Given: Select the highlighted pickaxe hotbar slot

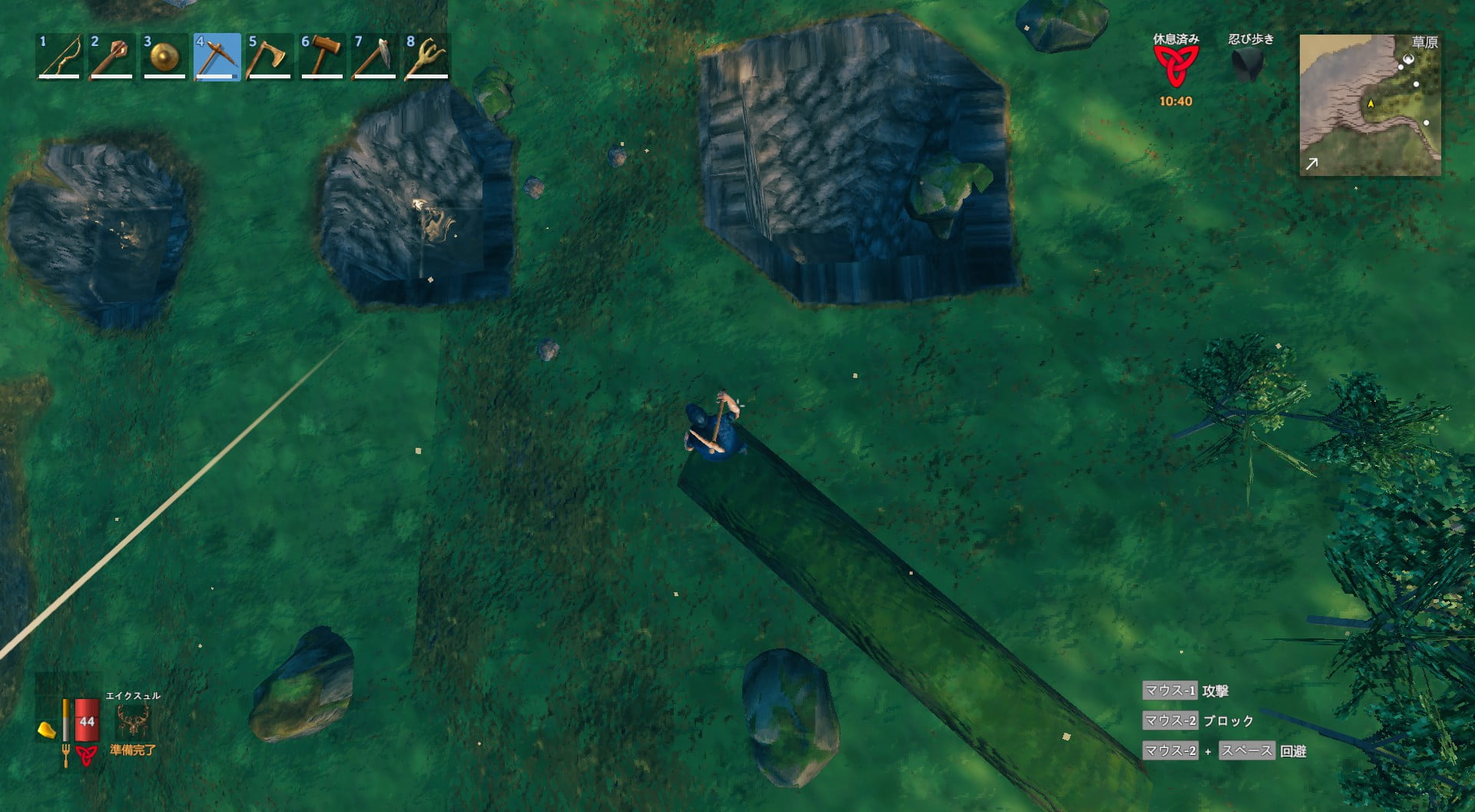Looking at the screenshot, I should point(217,57).
